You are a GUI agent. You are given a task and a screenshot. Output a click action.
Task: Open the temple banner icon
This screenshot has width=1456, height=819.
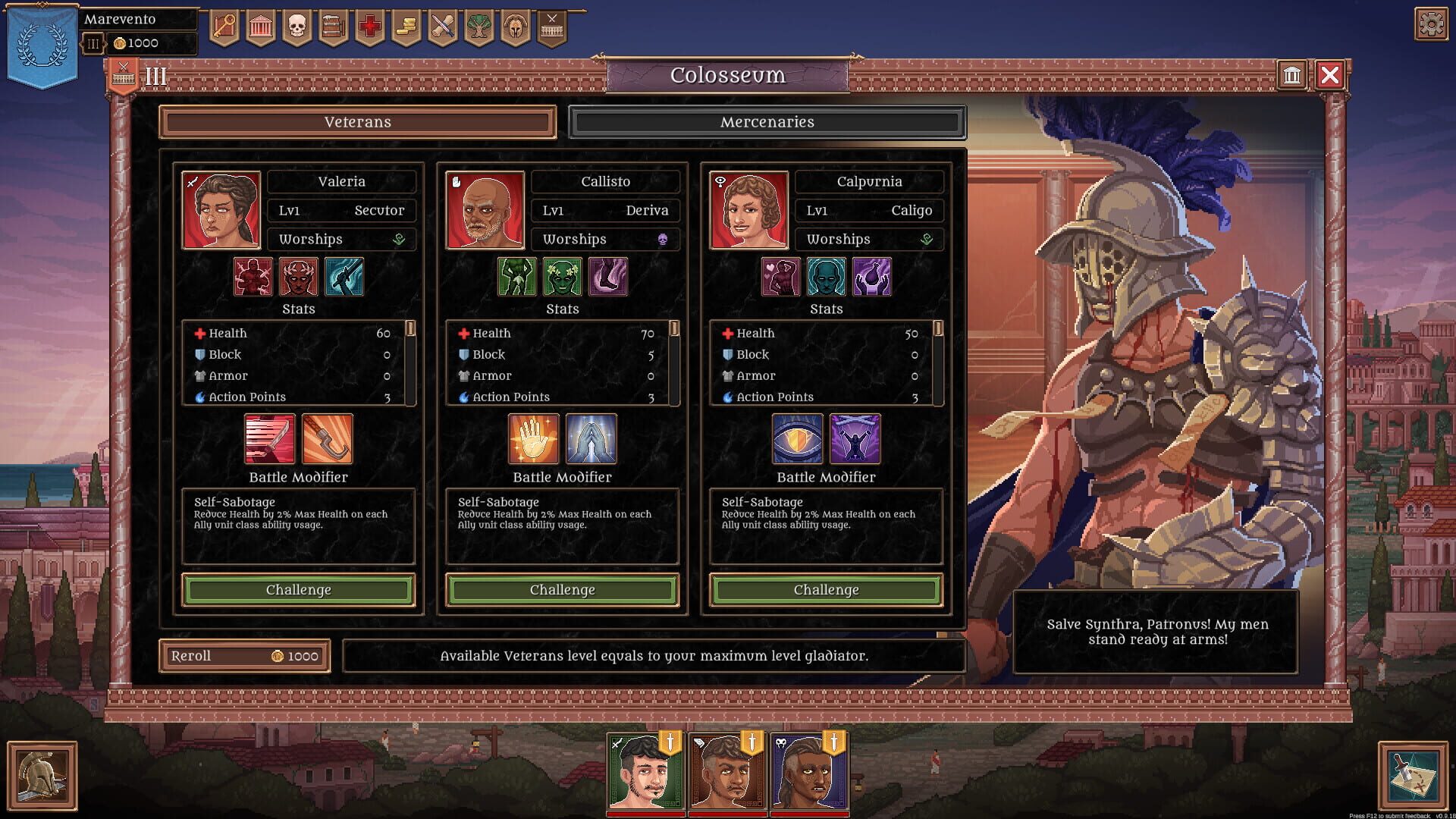260,24
